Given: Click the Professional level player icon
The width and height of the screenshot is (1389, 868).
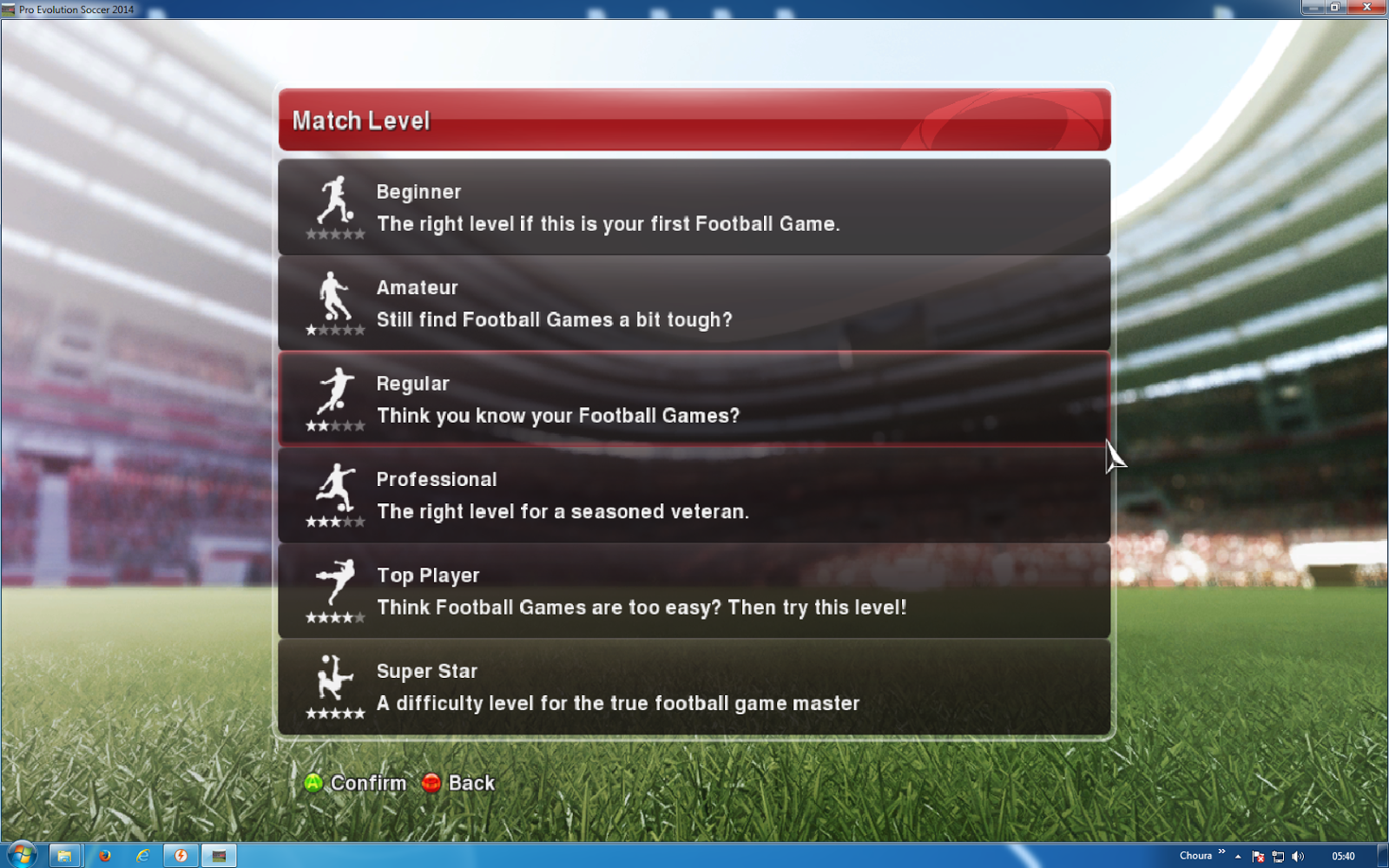Looking at the screenshot, I should (x=334, y=489).
